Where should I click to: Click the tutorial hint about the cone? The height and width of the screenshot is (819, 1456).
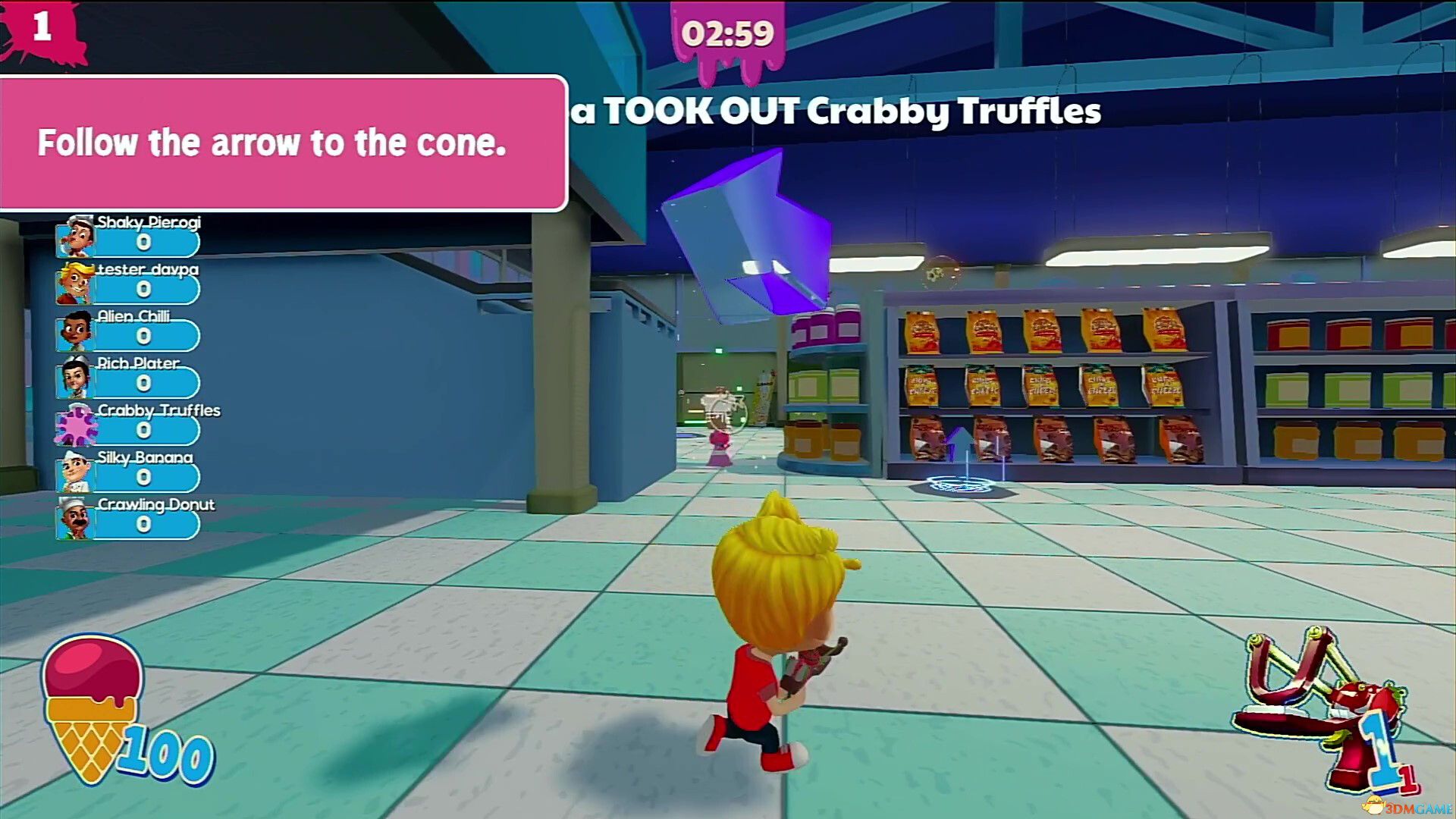(282, 143)
